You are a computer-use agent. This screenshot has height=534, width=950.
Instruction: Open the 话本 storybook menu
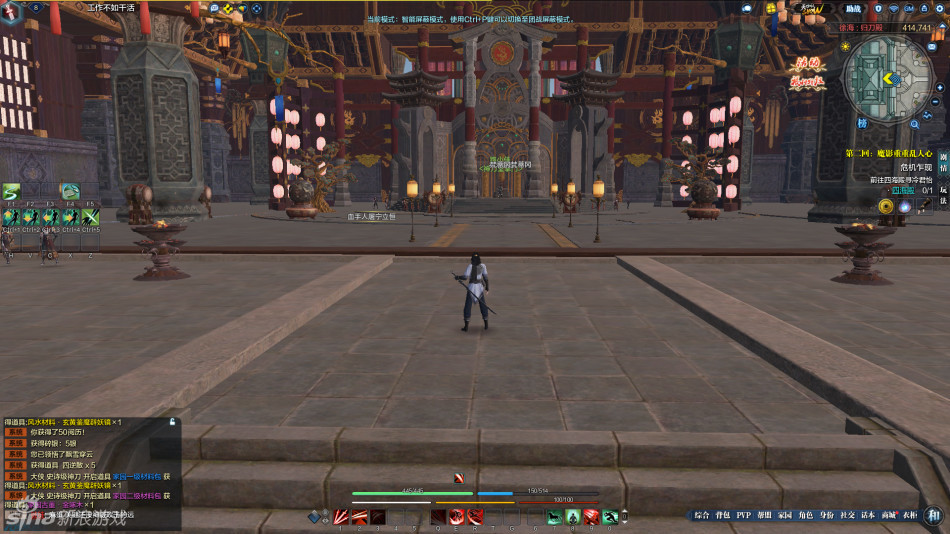point(867,516)
